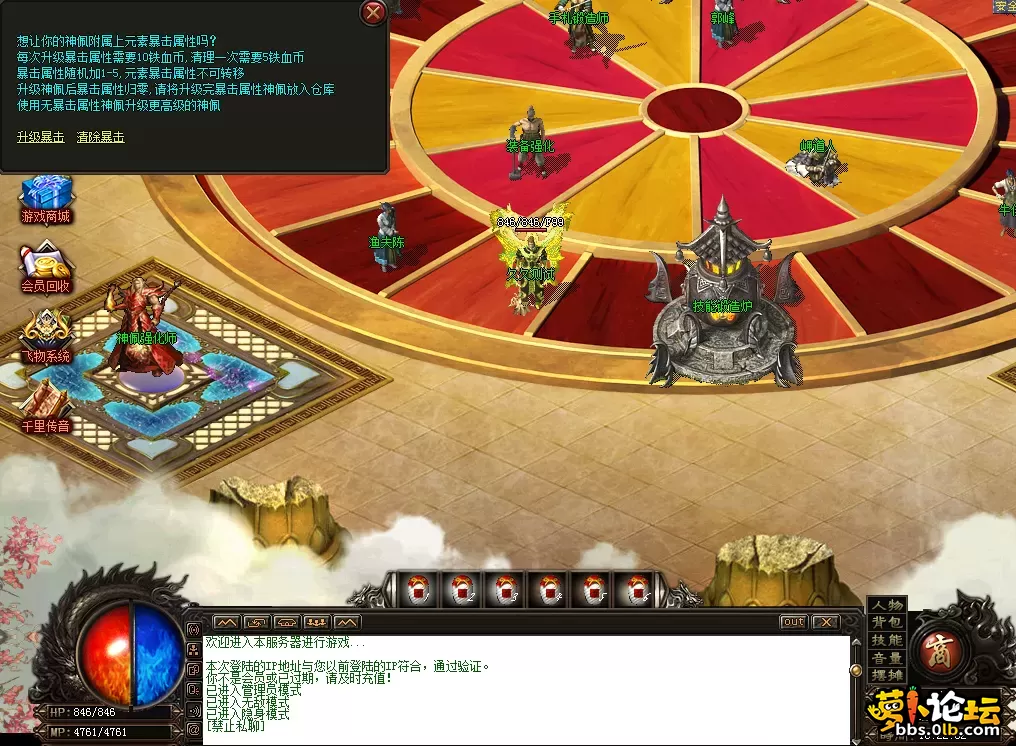The image size is (1016, 746).
Task: Open the 人物 character panel
Action: (886, 605)
